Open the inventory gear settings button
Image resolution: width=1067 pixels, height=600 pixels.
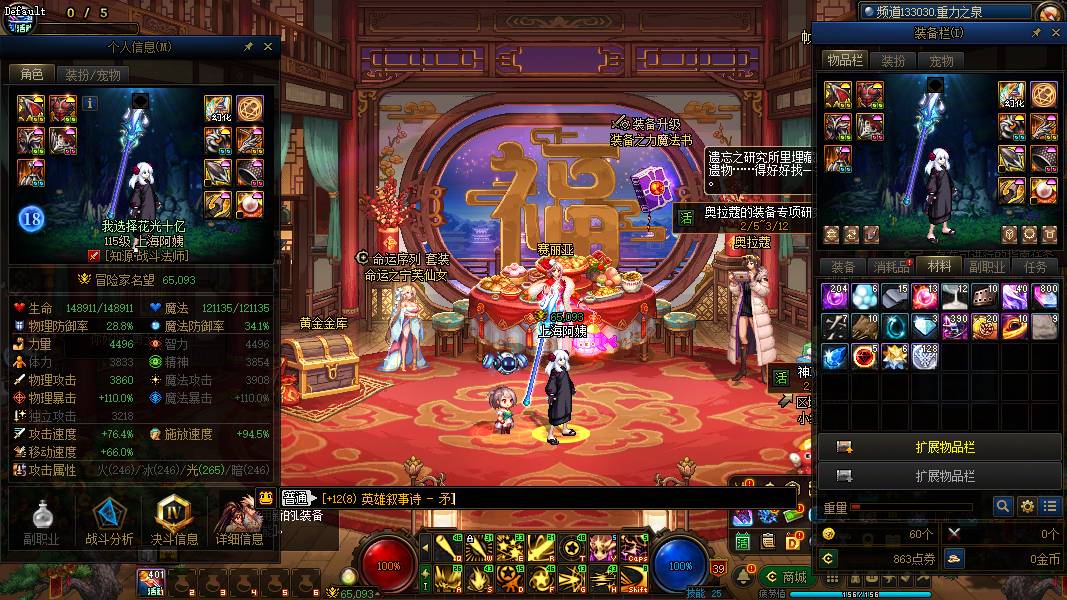click(1026, 507)
